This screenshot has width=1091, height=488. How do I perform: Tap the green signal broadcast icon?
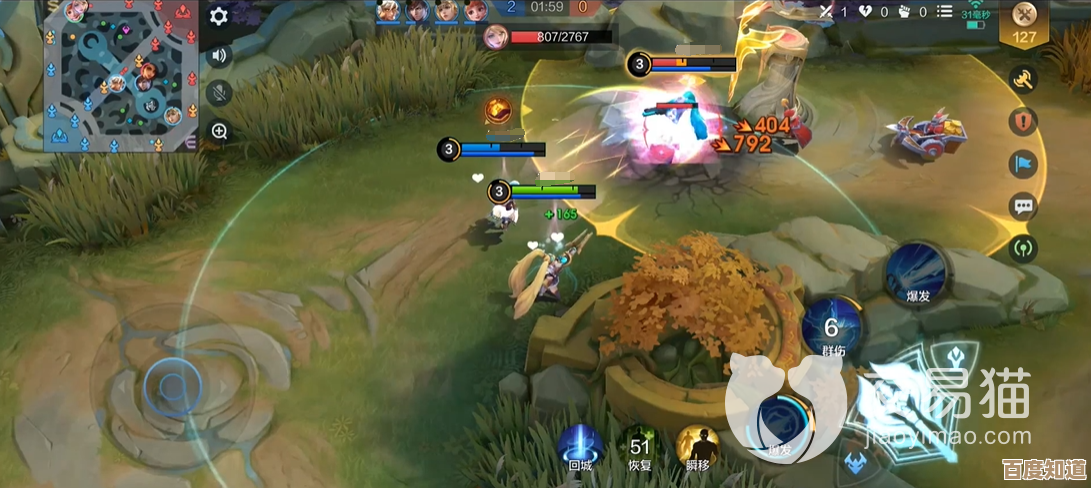tap(1023, 247)
